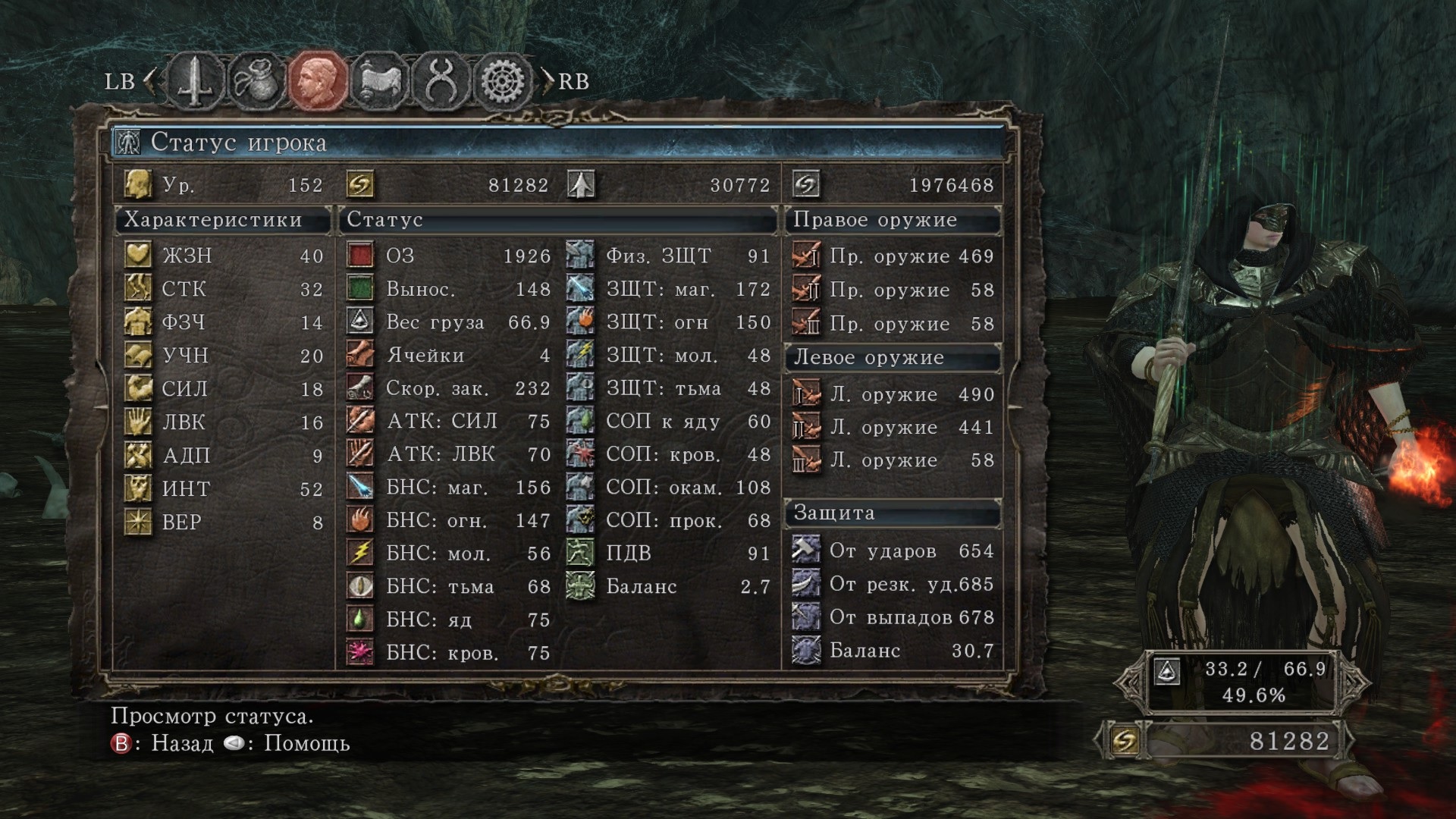Highlight the СИЛ attribute row
Viewport: 1456px width, 819px height.
[224, 389]
